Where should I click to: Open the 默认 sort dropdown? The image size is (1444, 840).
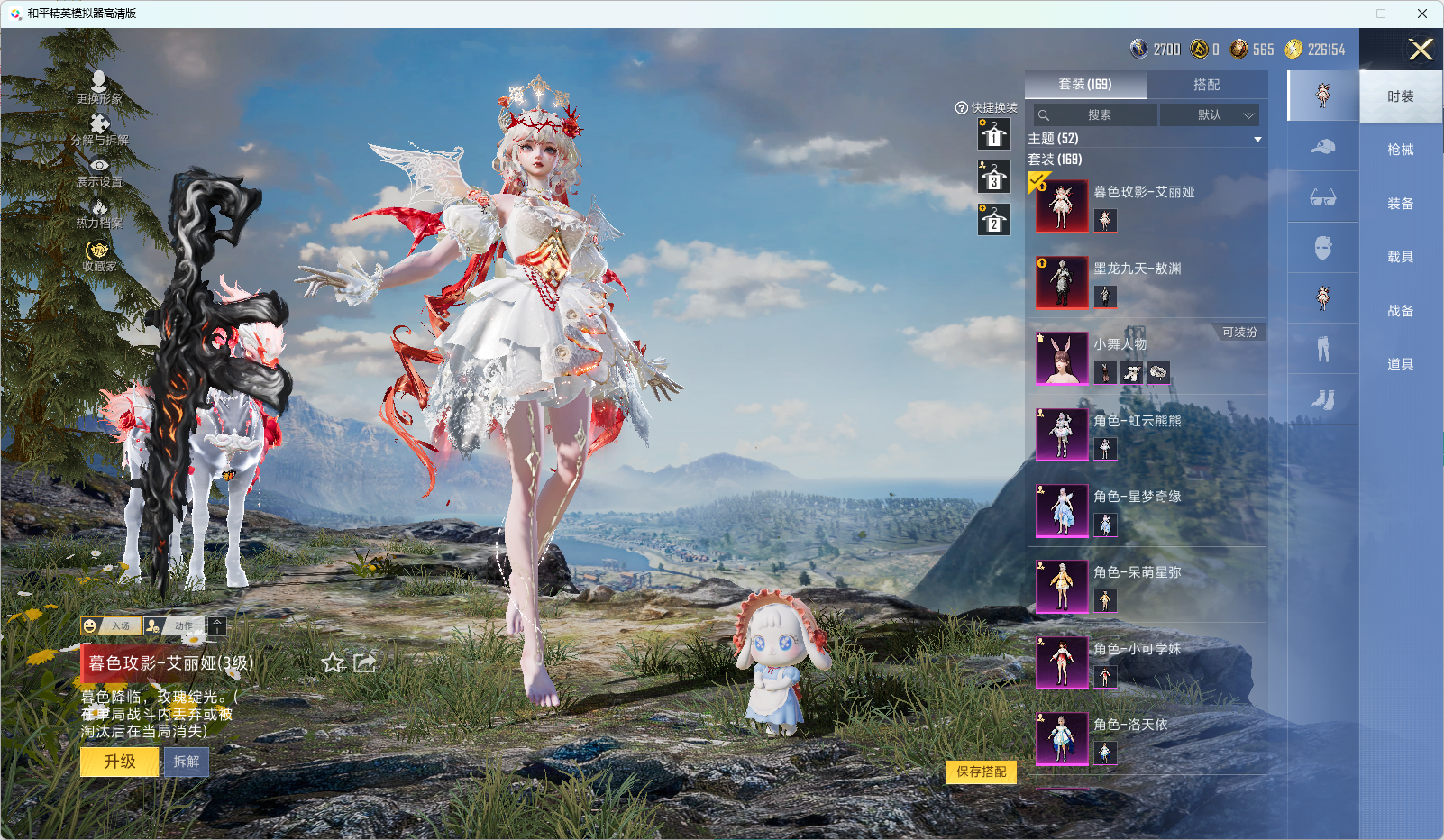point(1210,115)
